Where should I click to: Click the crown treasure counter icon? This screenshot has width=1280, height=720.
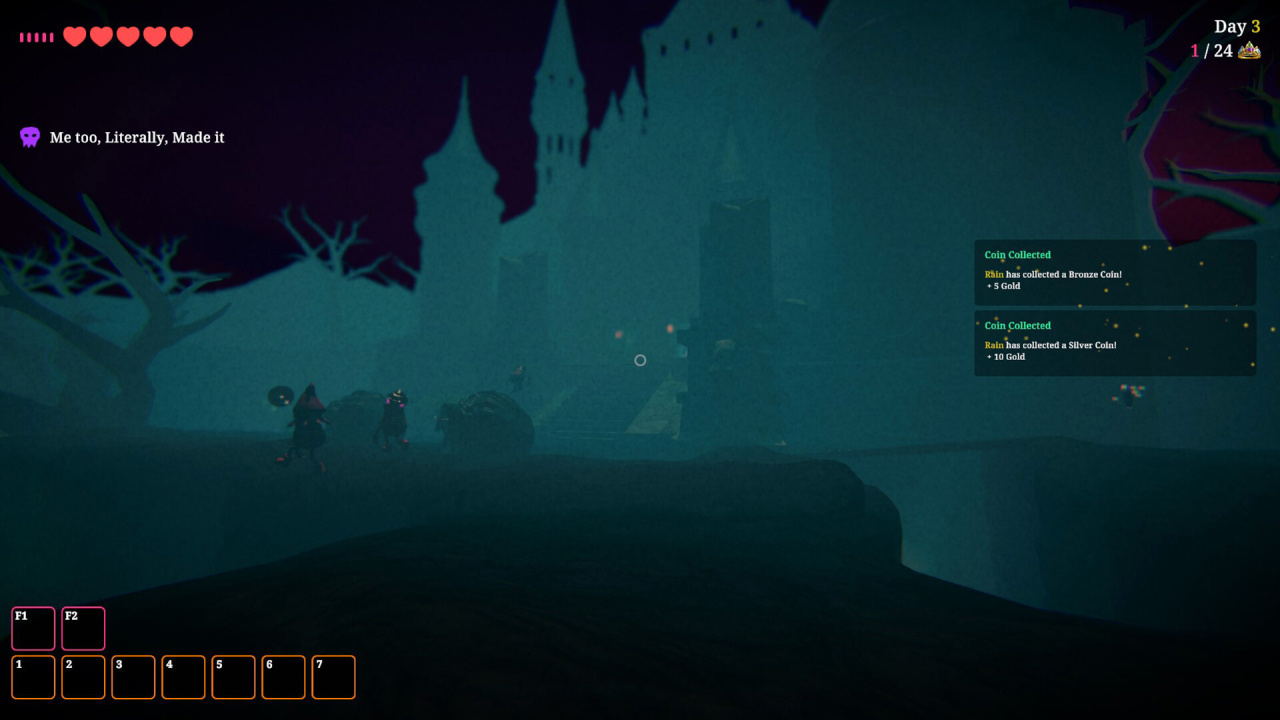tap(1249, 51)
